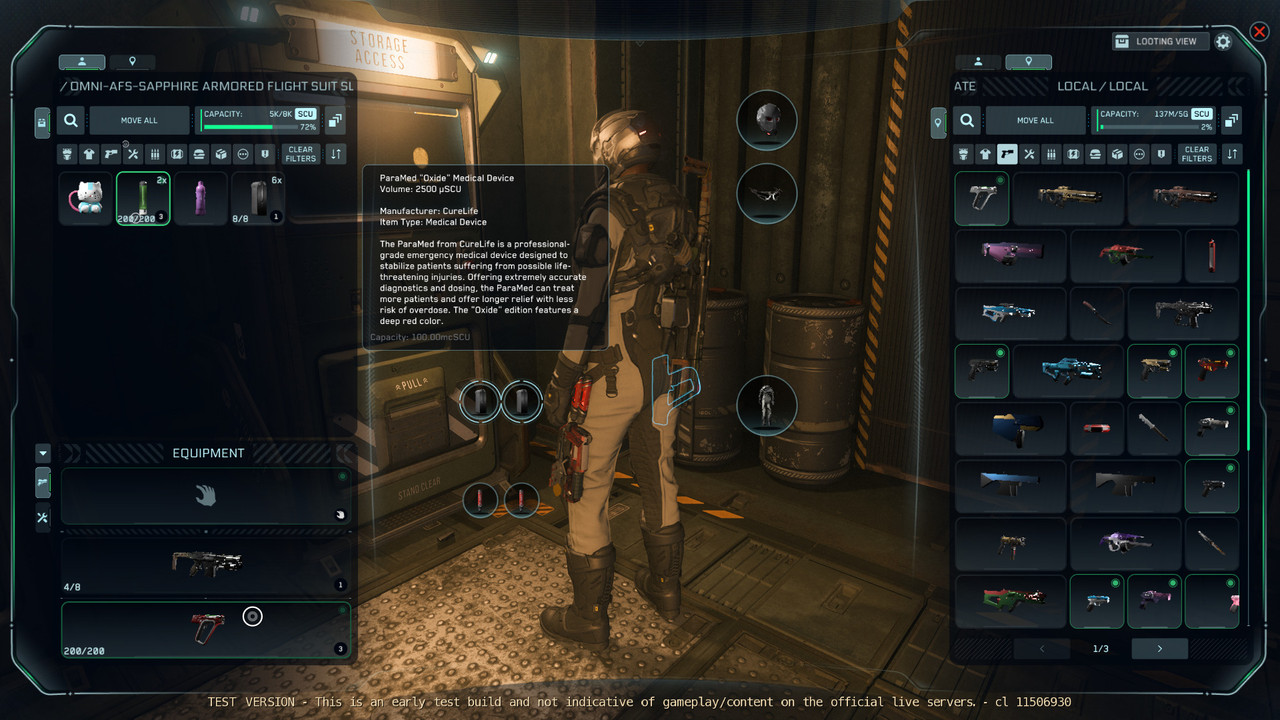Open the undersuit equipment slot on the character
Screen dimensions: 1280x720
766,406
